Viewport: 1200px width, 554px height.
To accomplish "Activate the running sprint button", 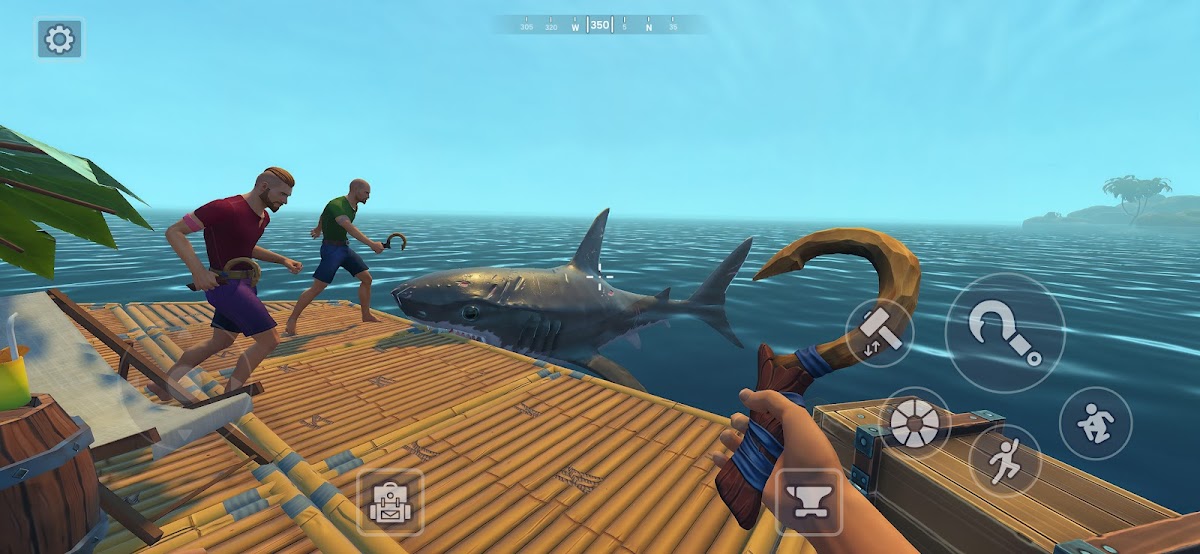I will pos(1004,460).
